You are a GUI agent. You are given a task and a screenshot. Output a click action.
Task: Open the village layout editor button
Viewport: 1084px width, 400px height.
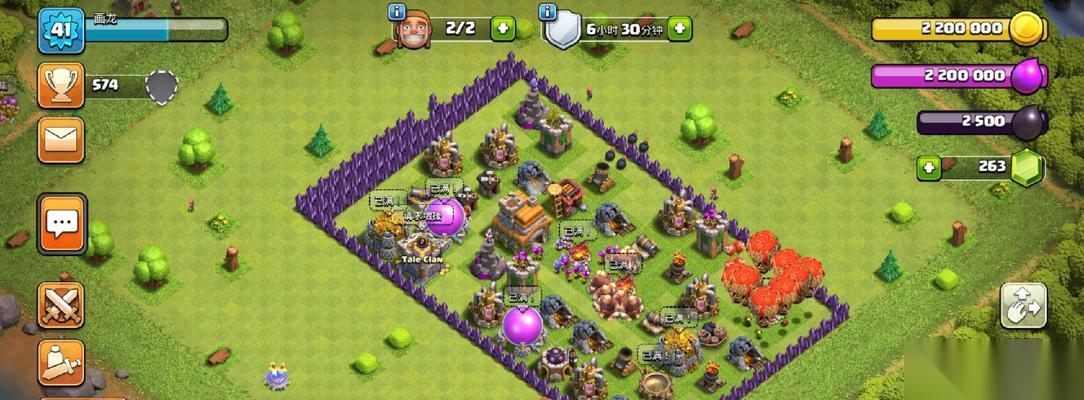pyautogui.click(x=1024, y=305)
